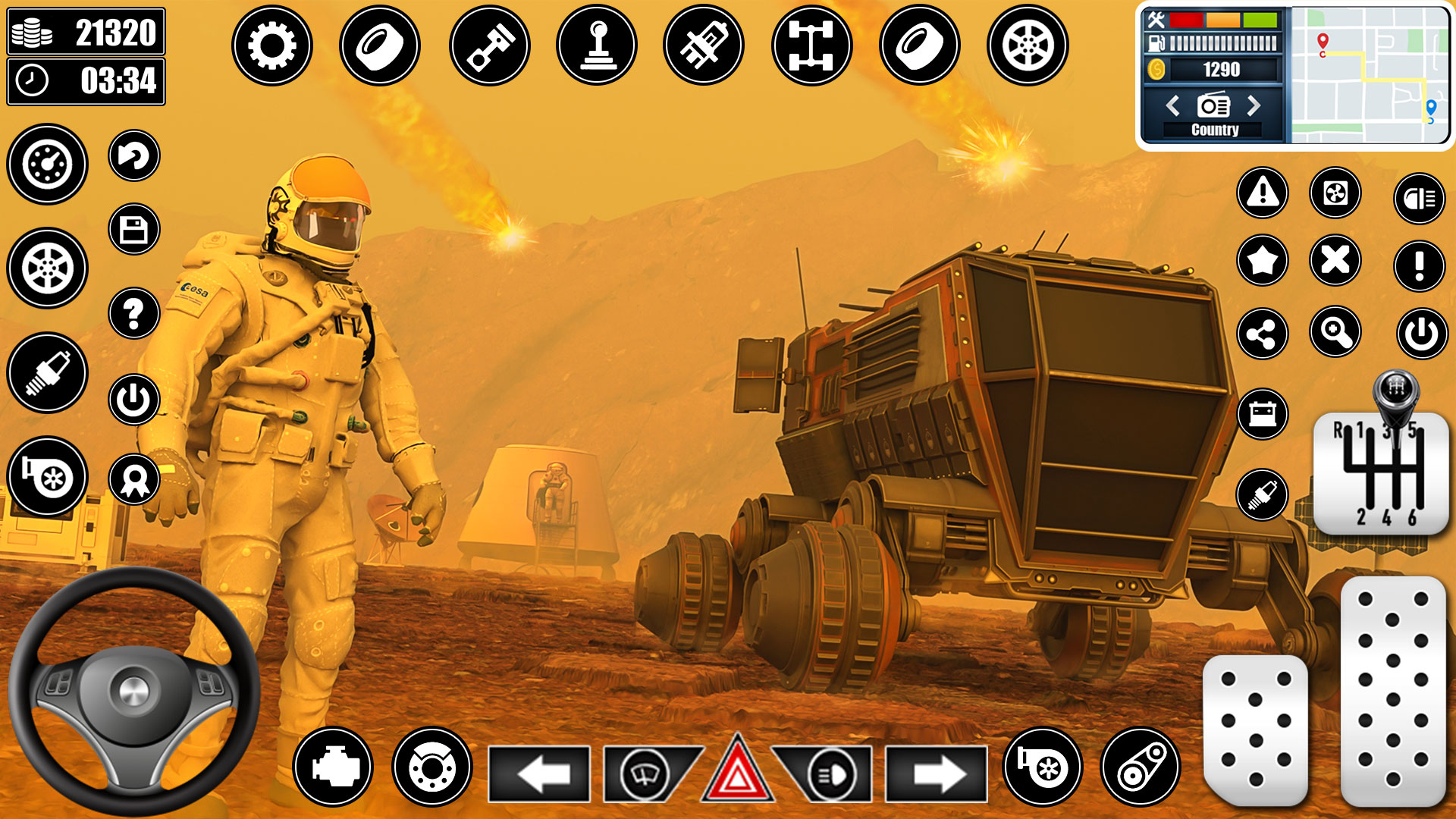Image resolution: width=1456 pixels, height=819 pixels.
Task: Check the battery icon
Action: 1263,414
